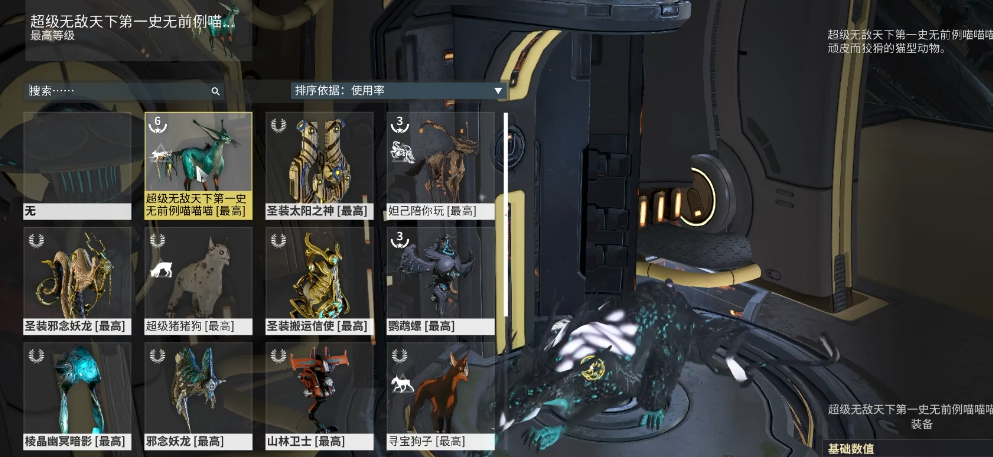Viewport: 993px width, 457px height.
Task: Click the magnifying glass search icon
Action: (215, 91)
